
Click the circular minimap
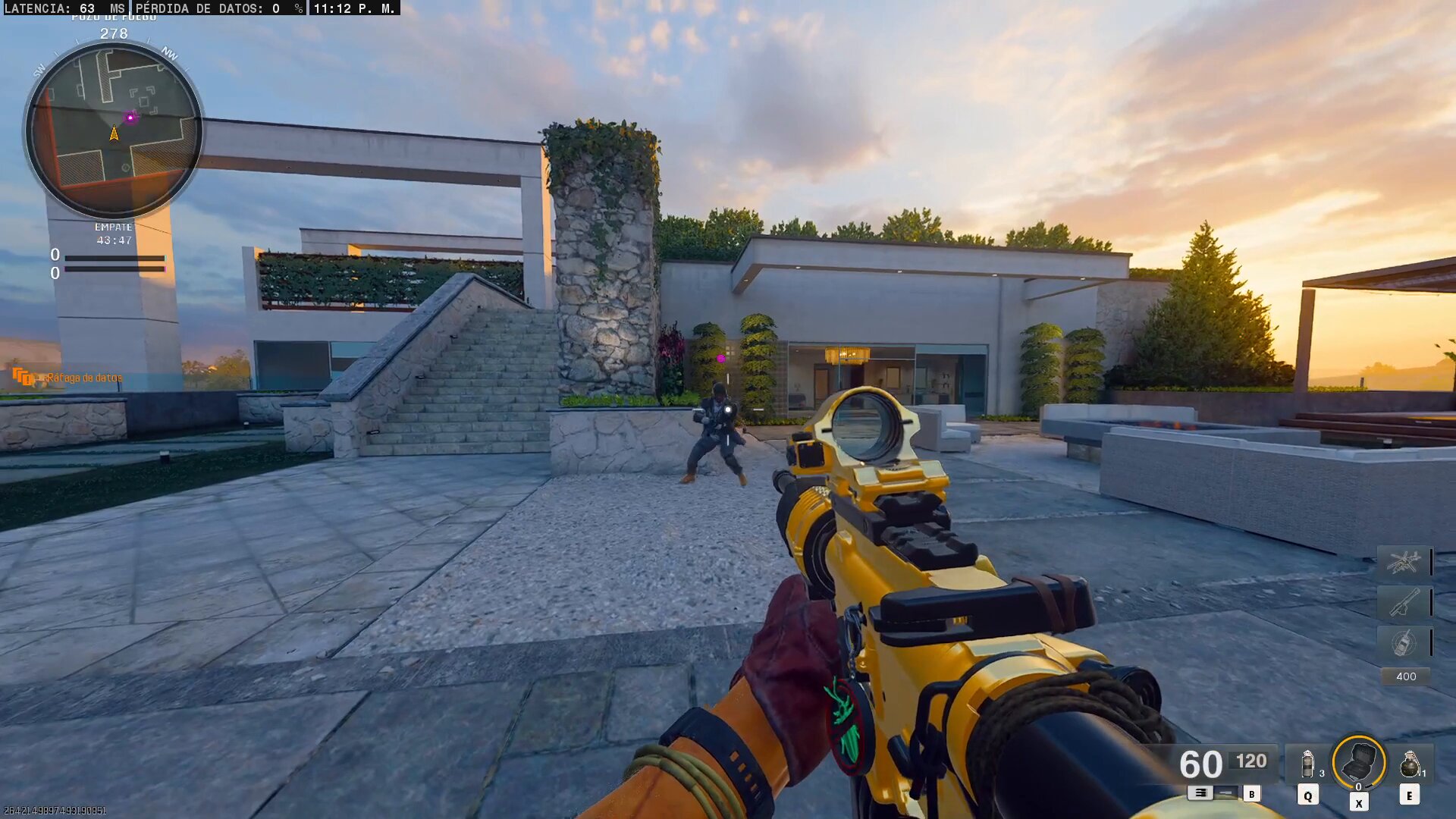tap(114, 130)
